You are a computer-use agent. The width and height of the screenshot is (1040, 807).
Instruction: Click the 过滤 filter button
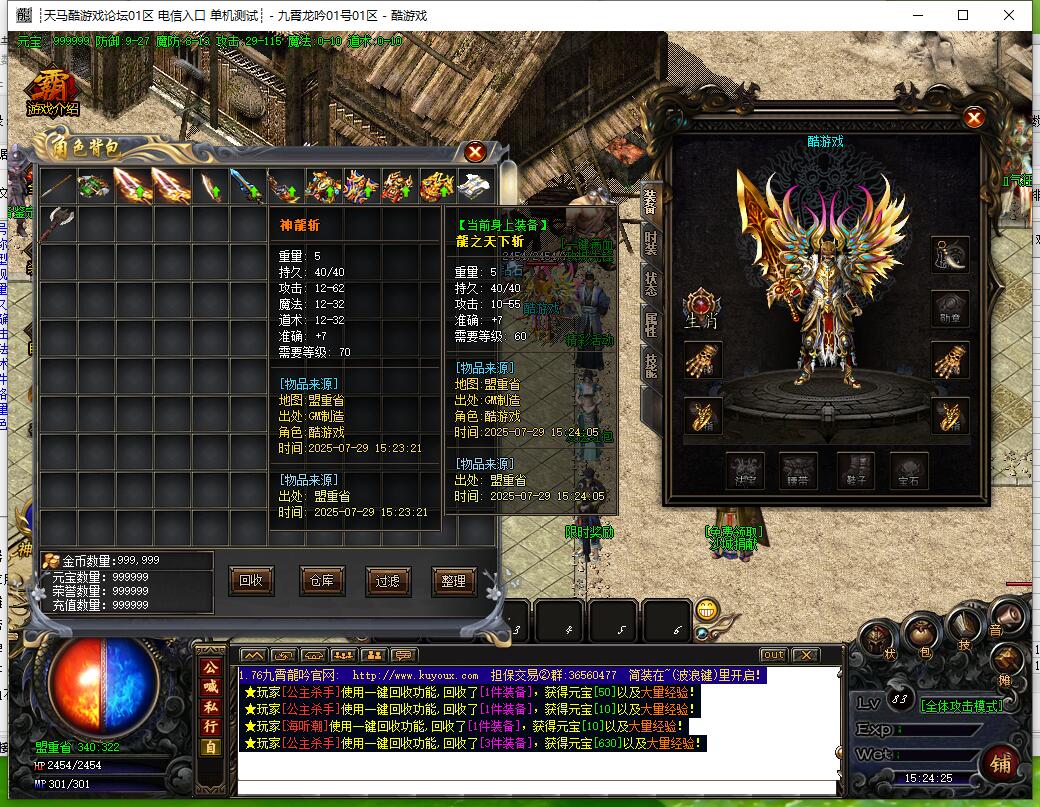[386, 580]
